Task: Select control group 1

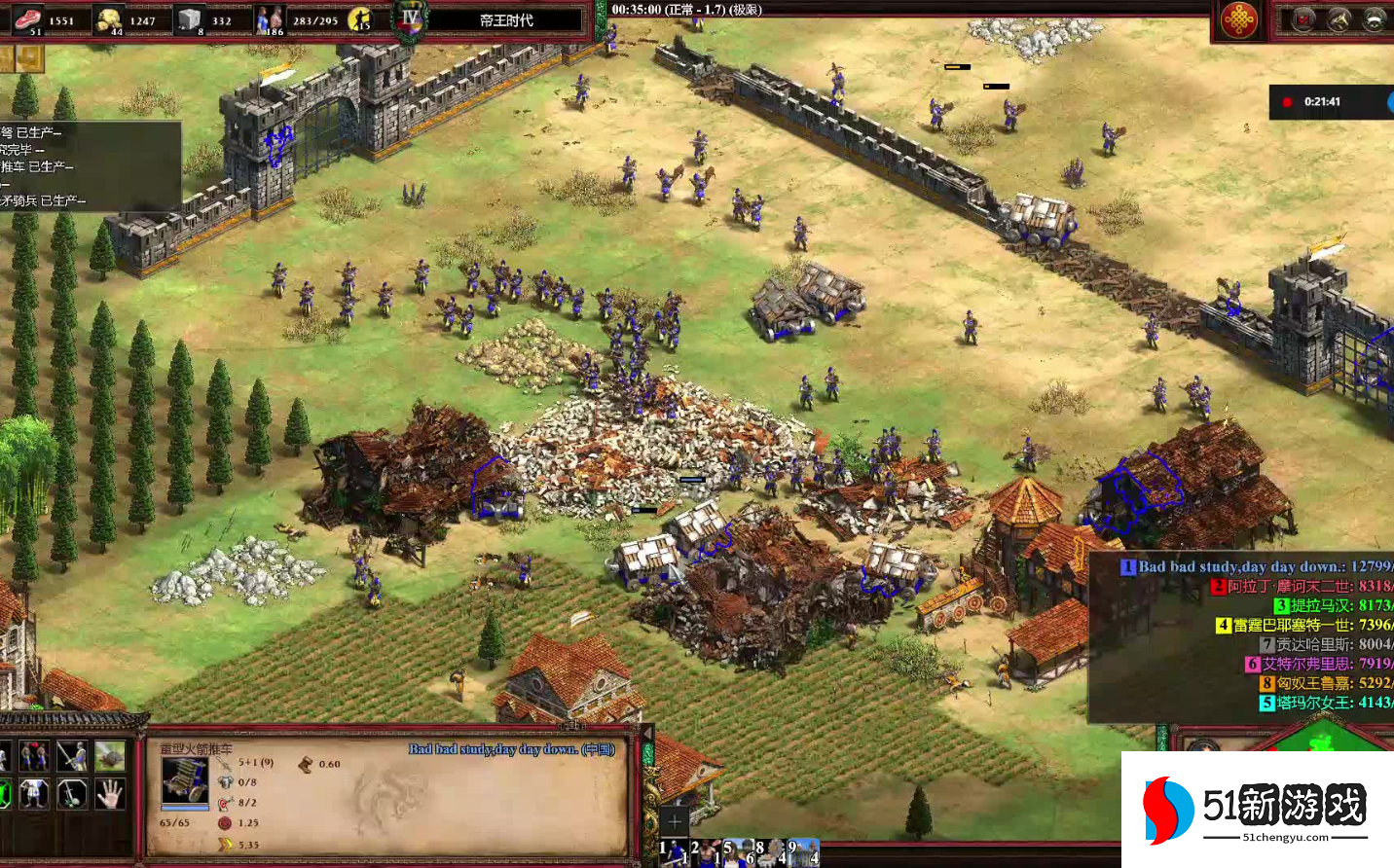Action: pos(673,852)
